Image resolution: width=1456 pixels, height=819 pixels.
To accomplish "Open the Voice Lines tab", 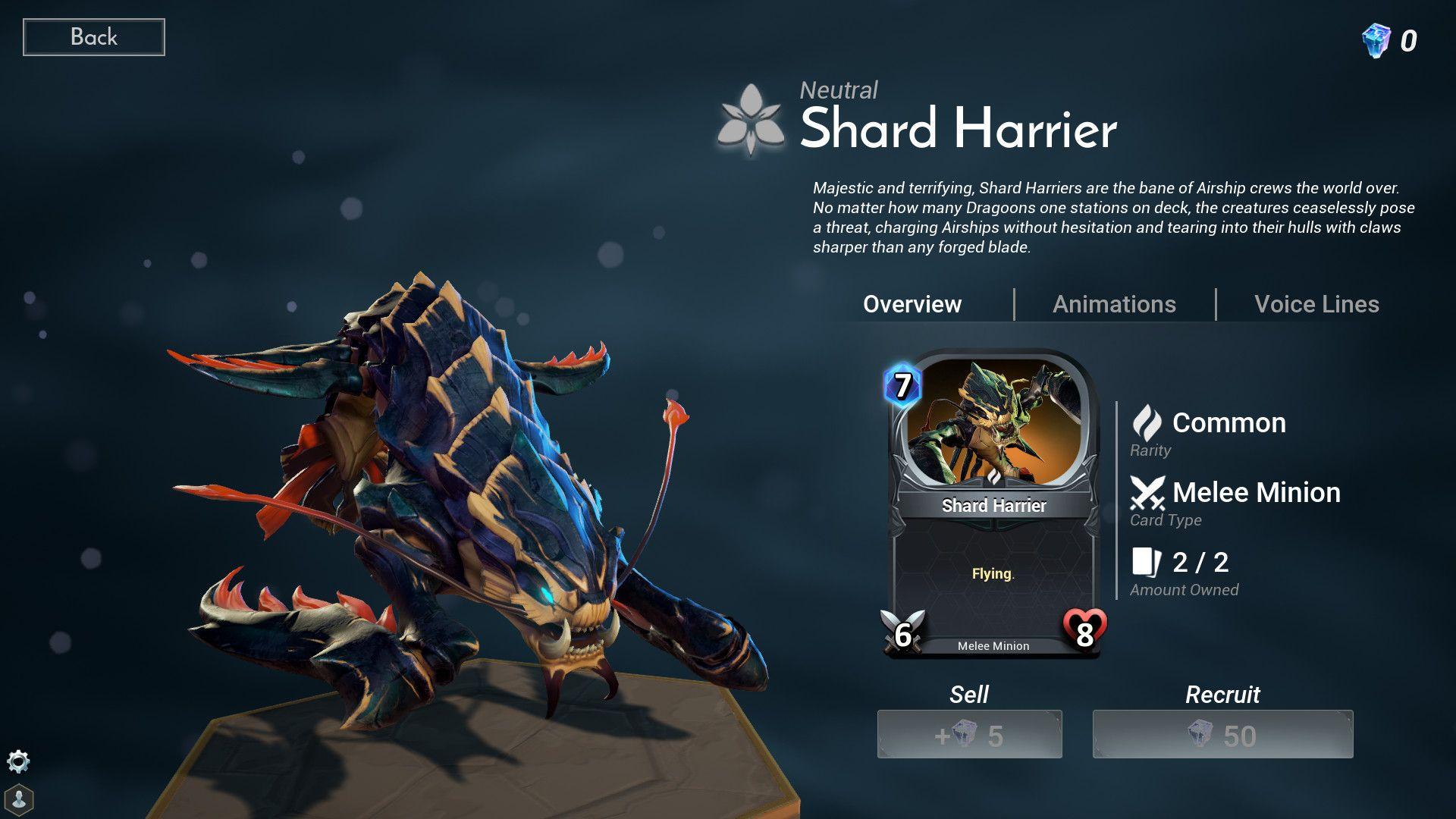I will point(1316,304).
